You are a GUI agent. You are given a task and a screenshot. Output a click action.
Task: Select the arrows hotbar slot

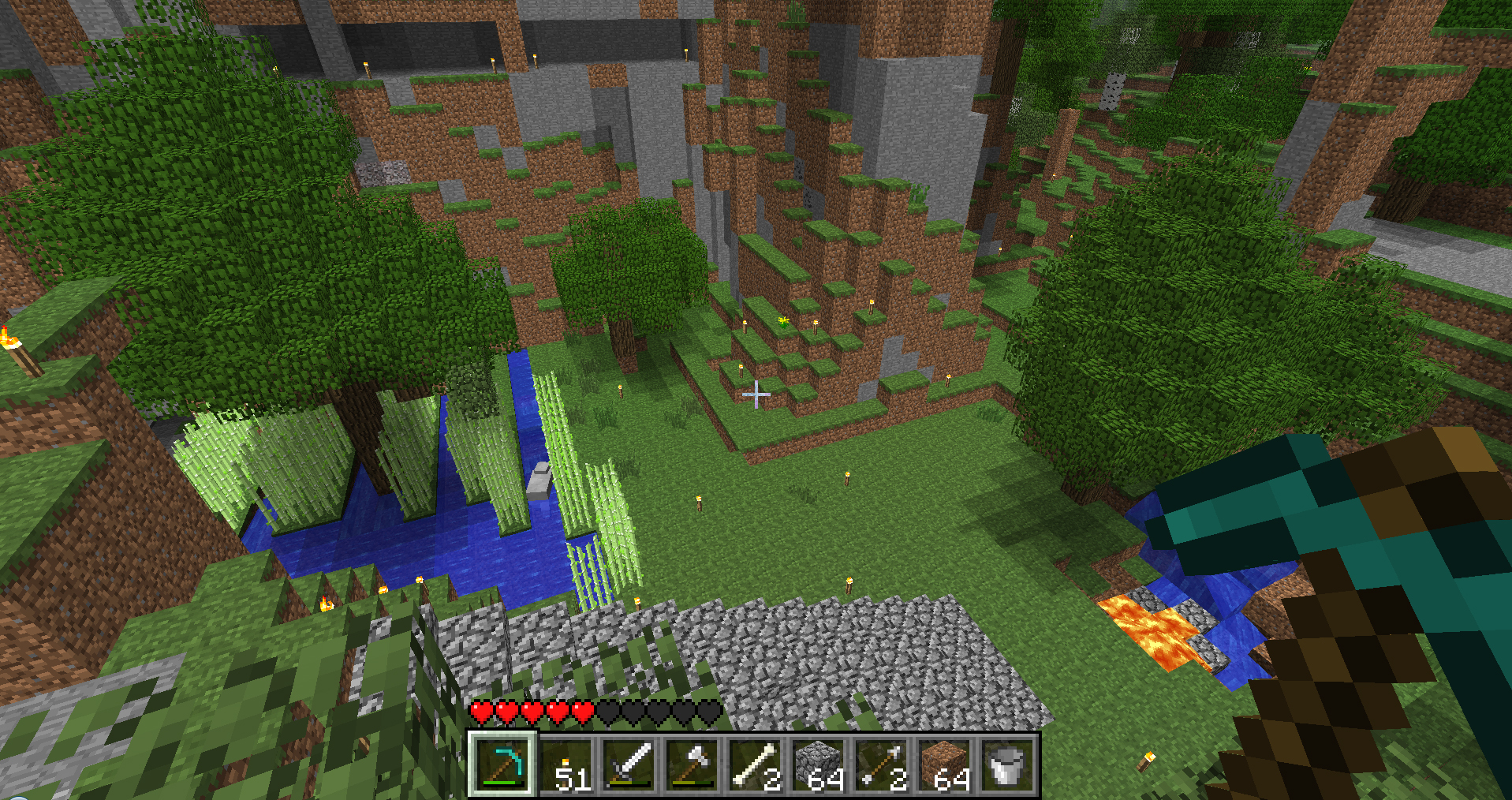point(881,764)
